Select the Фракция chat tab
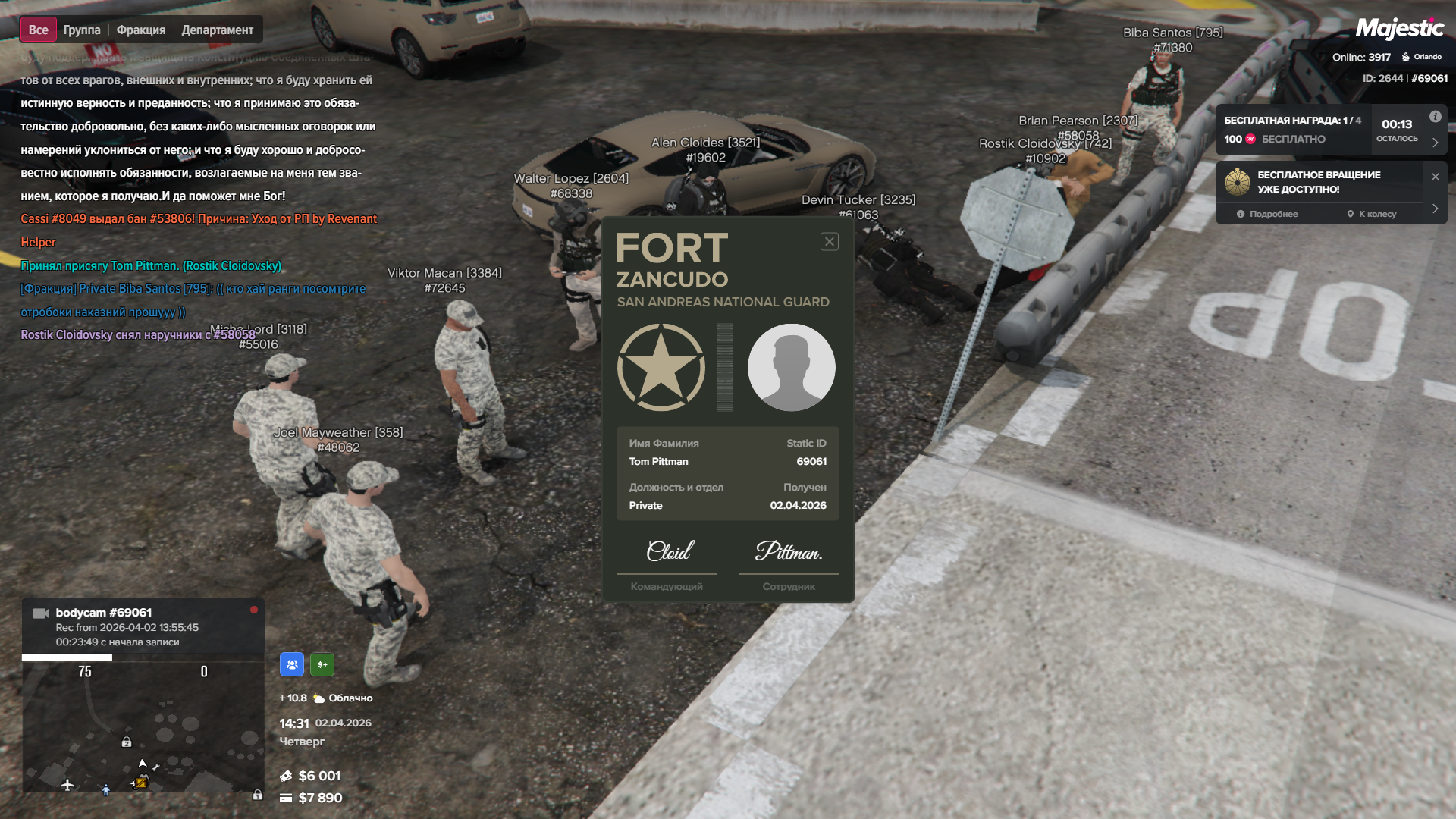Image resolution: width=1456 pixels, height=819 pixels. (141, 30)
